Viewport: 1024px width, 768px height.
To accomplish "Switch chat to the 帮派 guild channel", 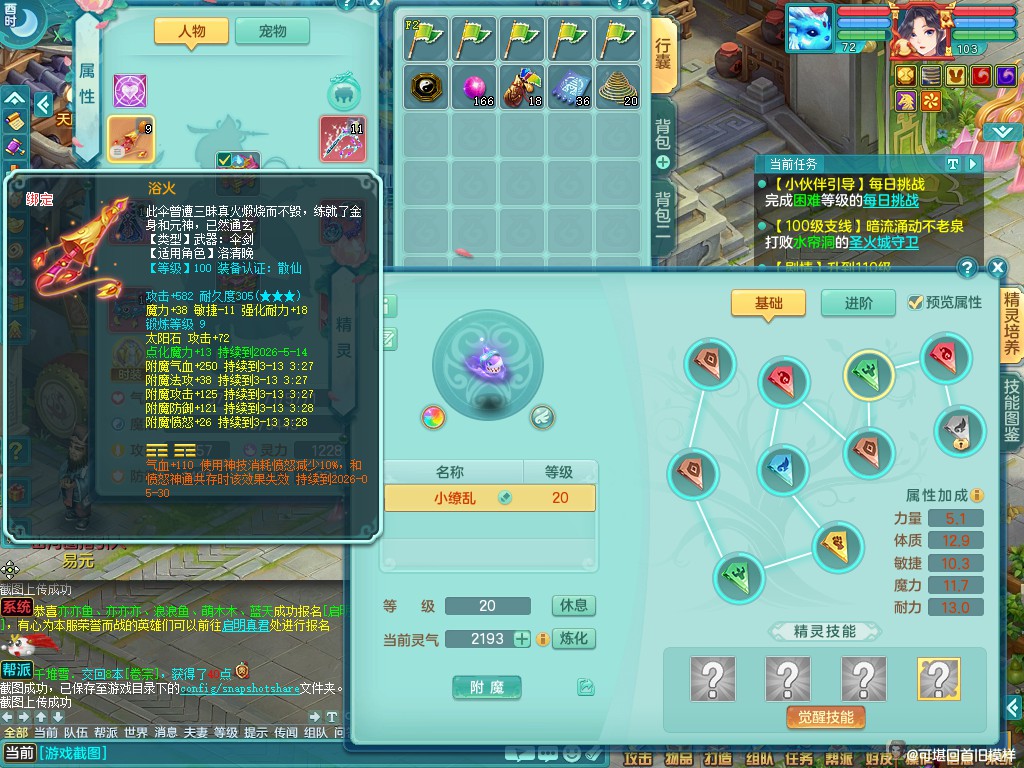I will pos(106,732).
